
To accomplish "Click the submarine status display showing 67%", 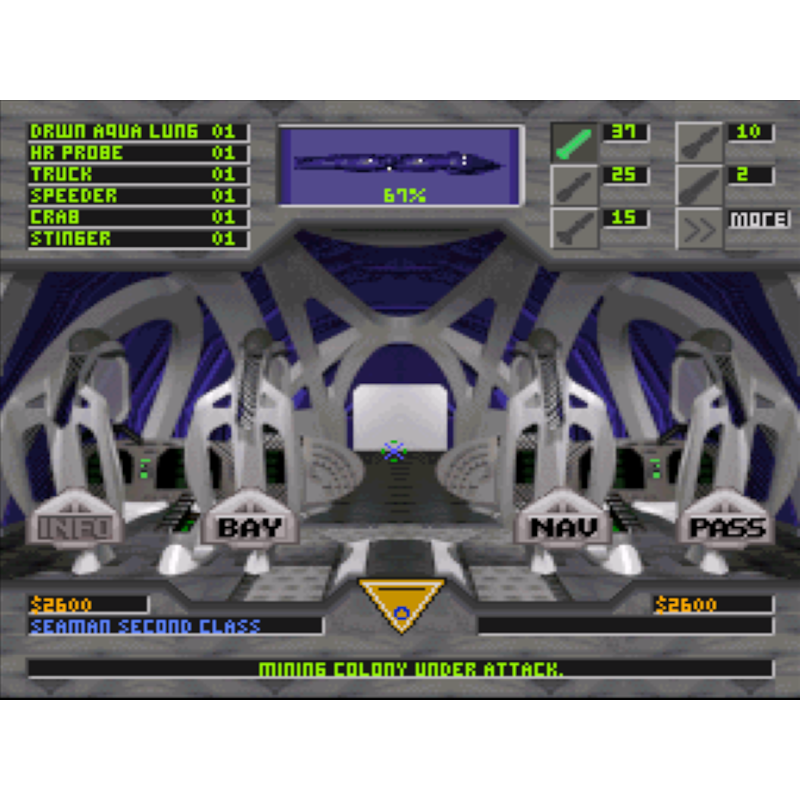I will [401, 166].
